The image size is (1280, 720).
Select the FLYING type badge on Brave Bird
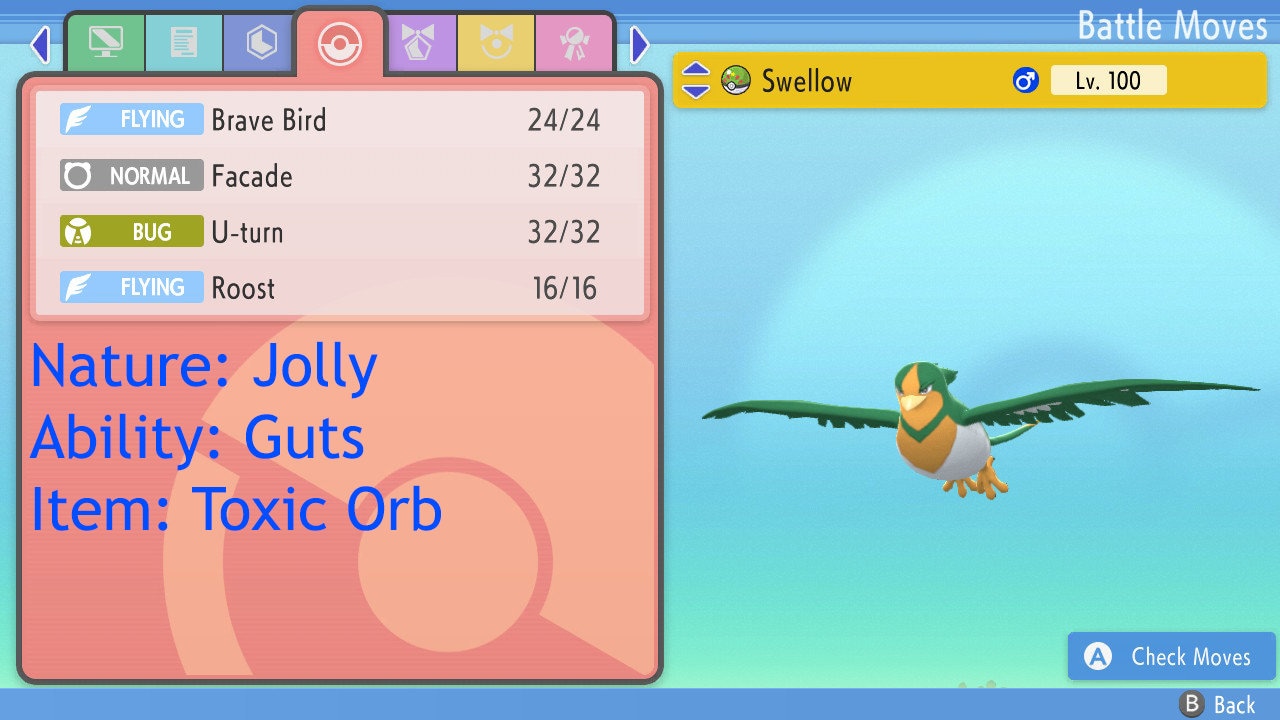click(131, 119)
